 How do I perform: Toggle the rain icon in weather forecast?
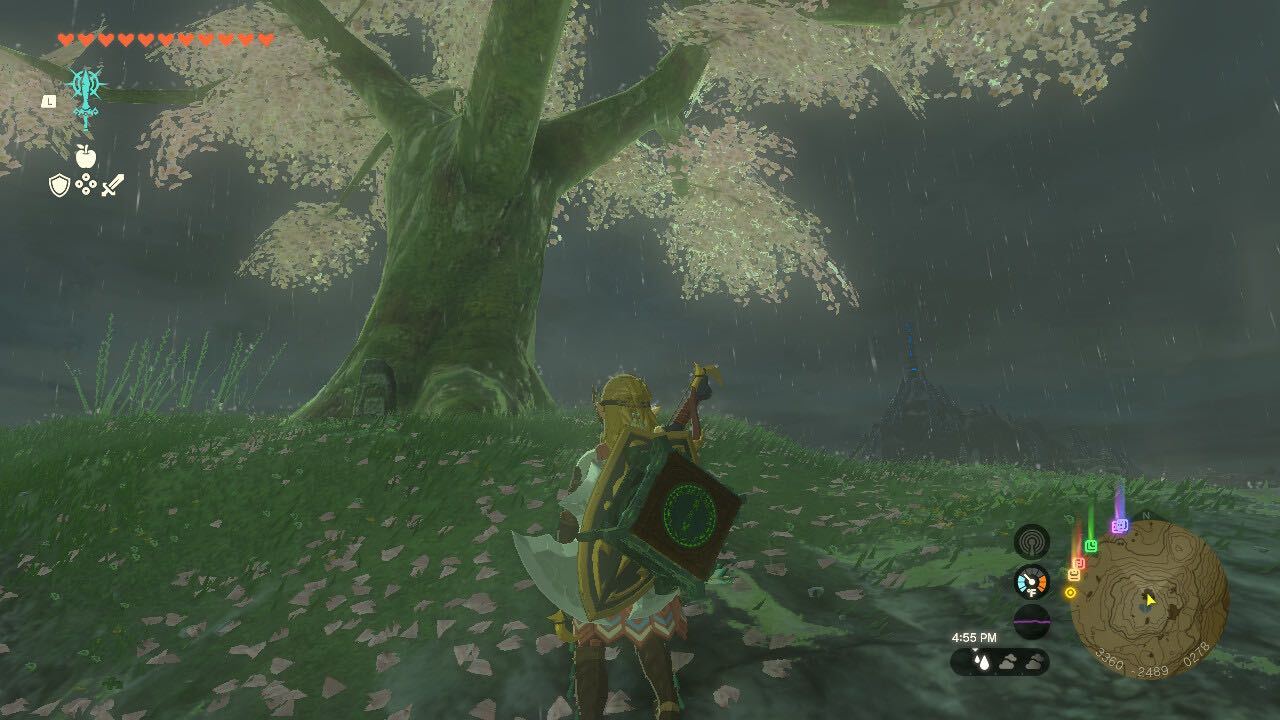point(982,661)
